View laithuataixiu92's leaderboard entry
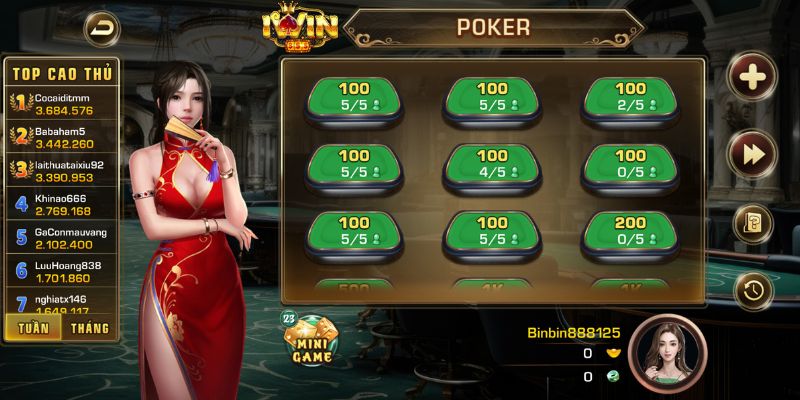Screen dimensions: 800x400 [x=62, y=170]
